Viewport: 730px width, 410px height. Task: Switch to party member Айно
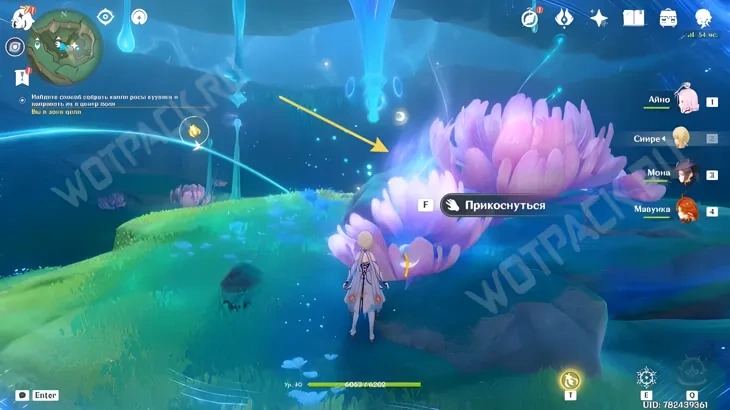tap(688, 100)
